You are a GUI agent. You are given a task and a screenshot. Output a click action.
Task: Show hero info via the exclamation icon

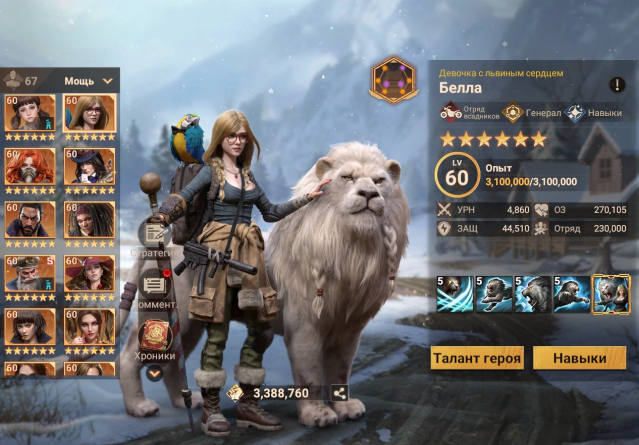tap(617, 86)
